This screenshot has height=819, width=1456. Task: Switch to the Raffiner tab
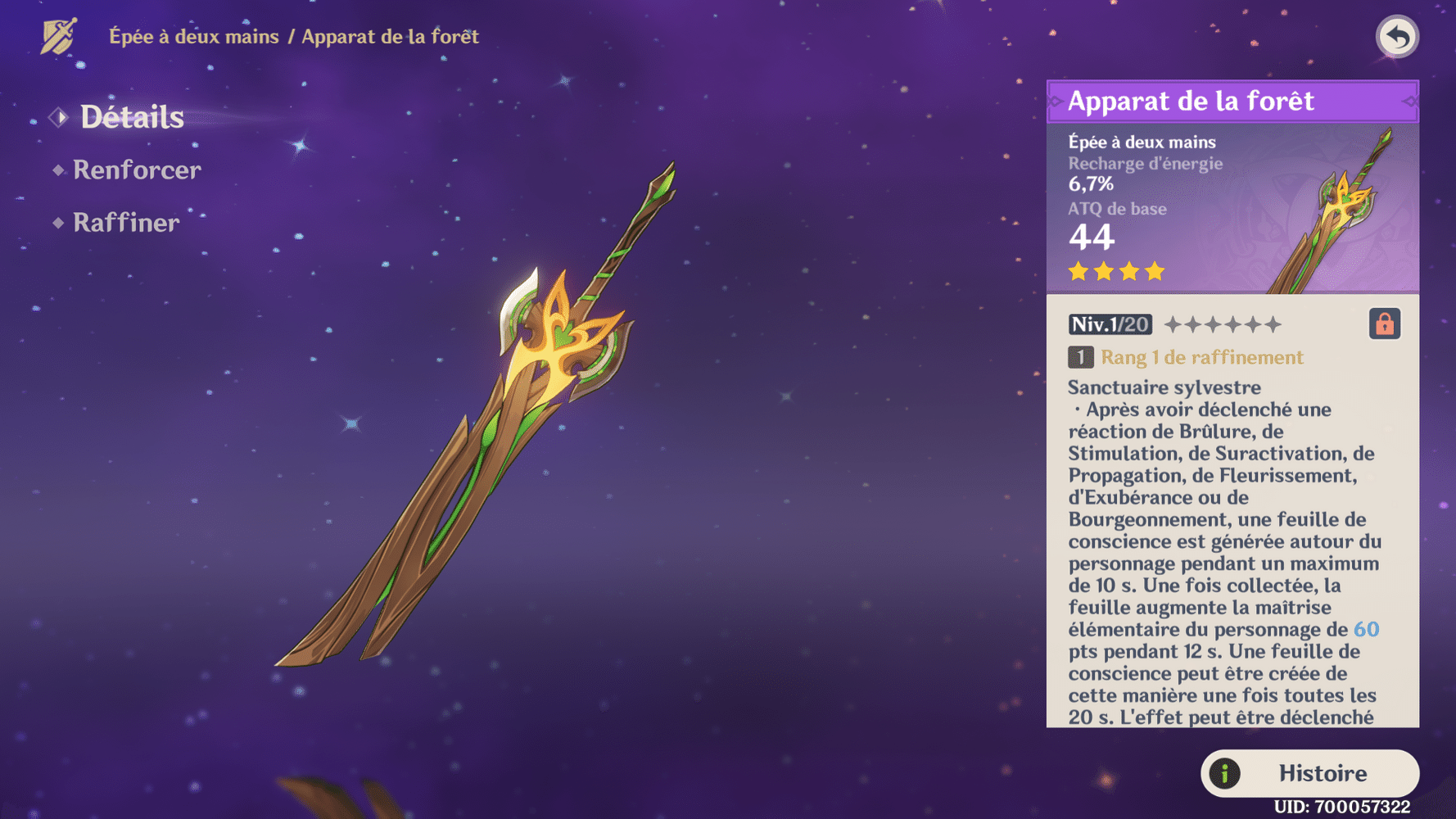pos(125,222)
